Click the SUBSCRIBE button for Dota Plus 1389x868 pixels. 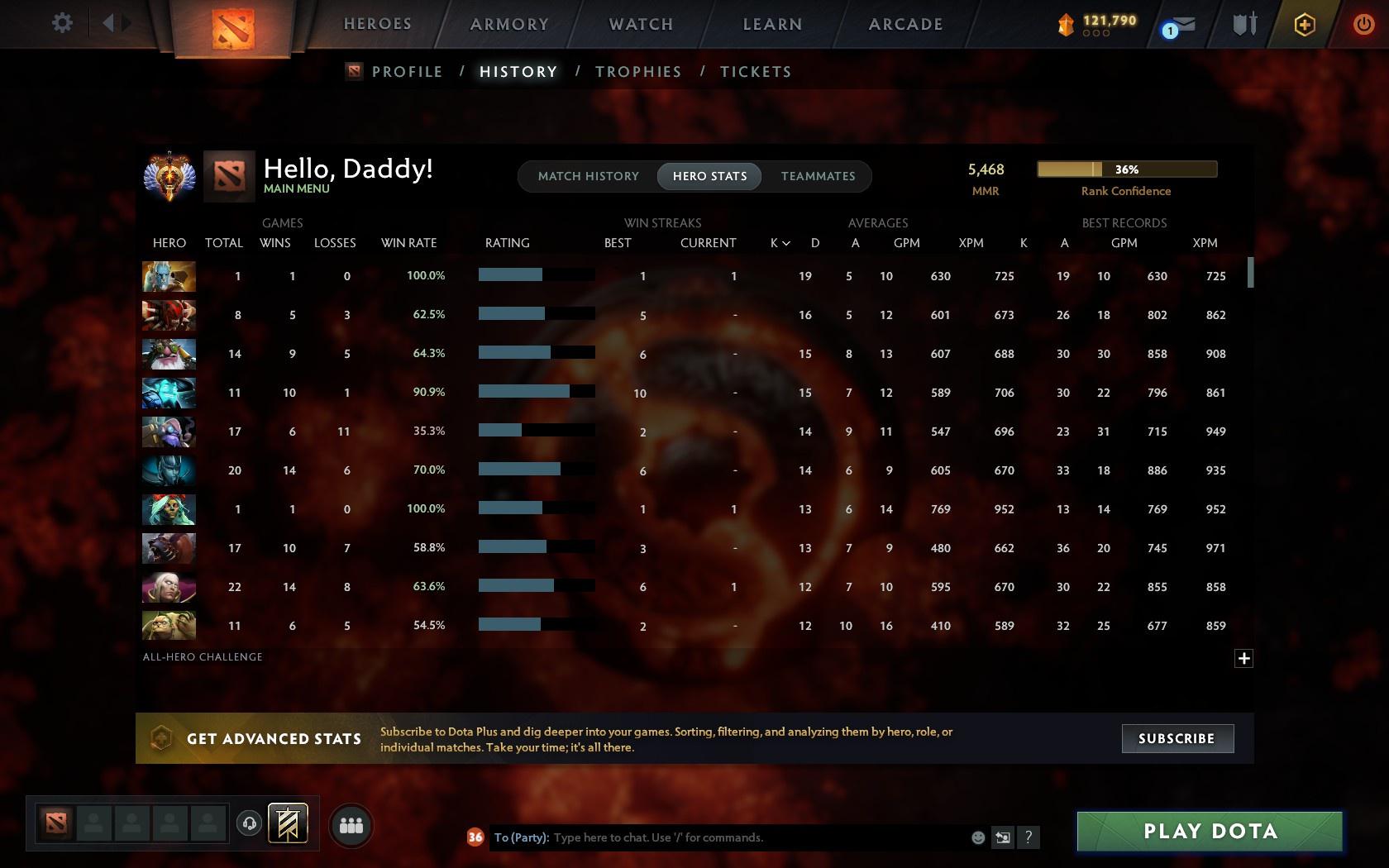point(1177,738)
